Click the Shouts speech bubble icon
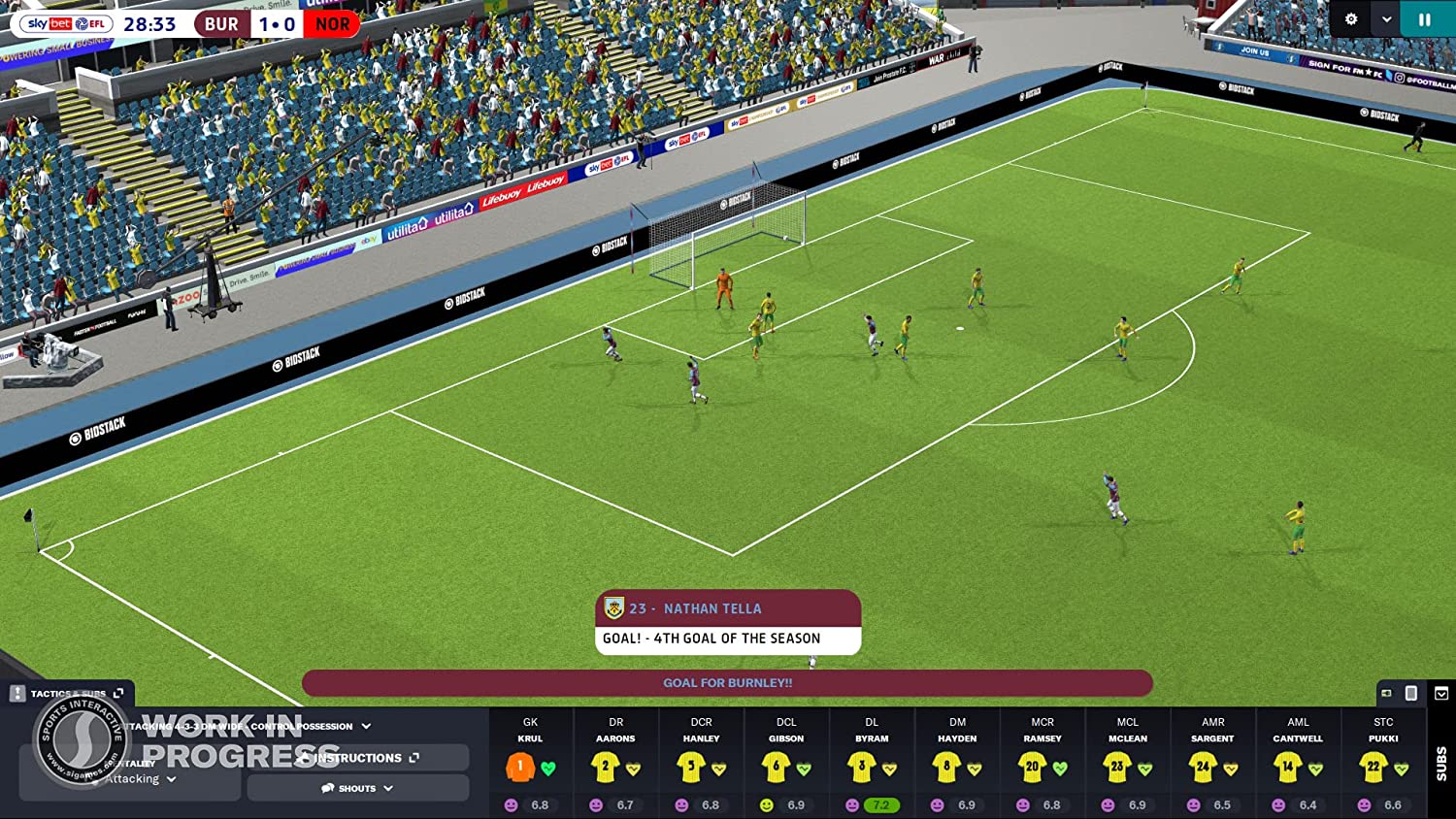 pyautogui.click(x=327, y=788)
